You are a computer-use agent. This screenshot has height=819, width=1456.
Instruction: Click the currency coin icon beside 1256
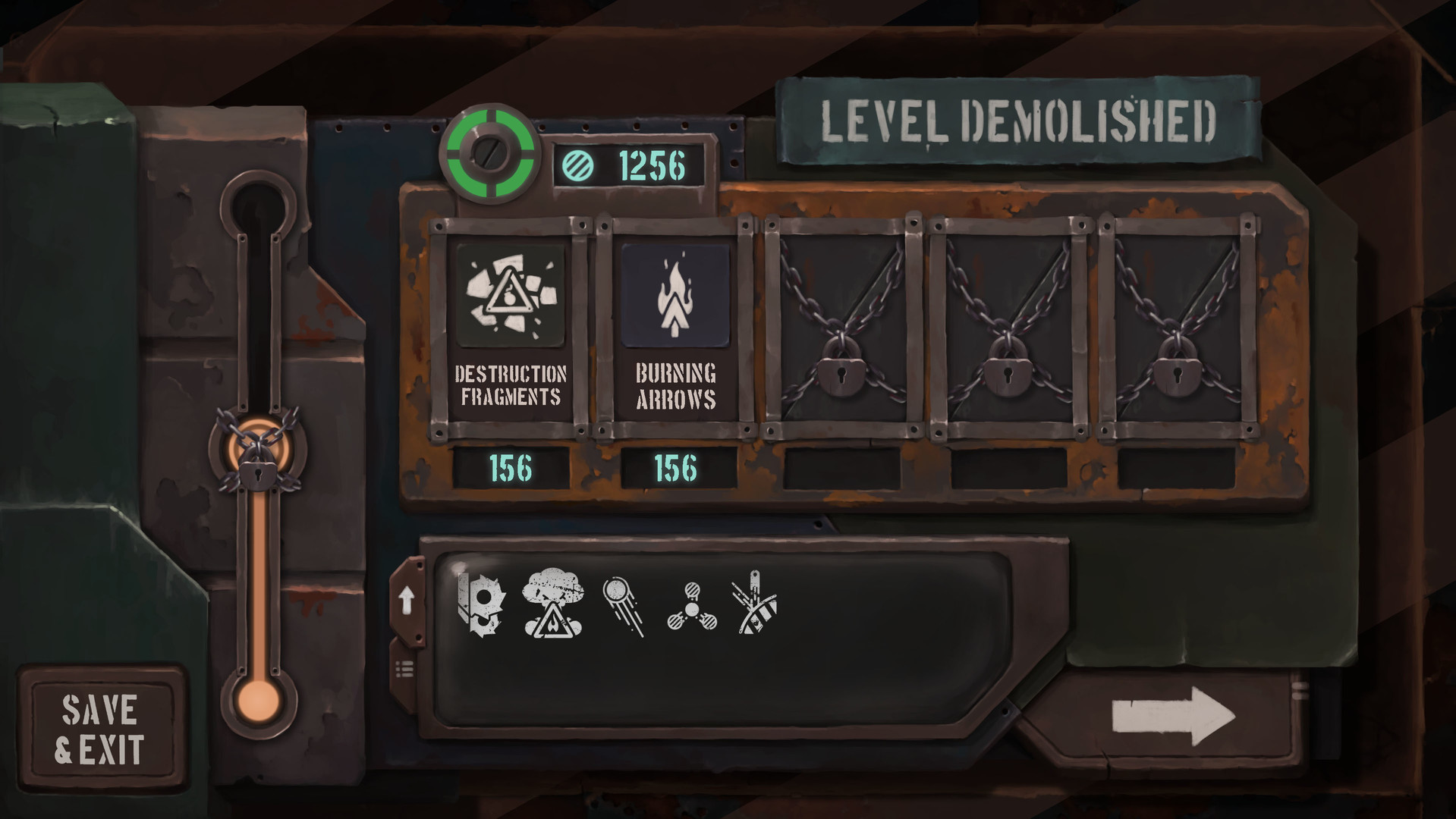pos(577,164)
